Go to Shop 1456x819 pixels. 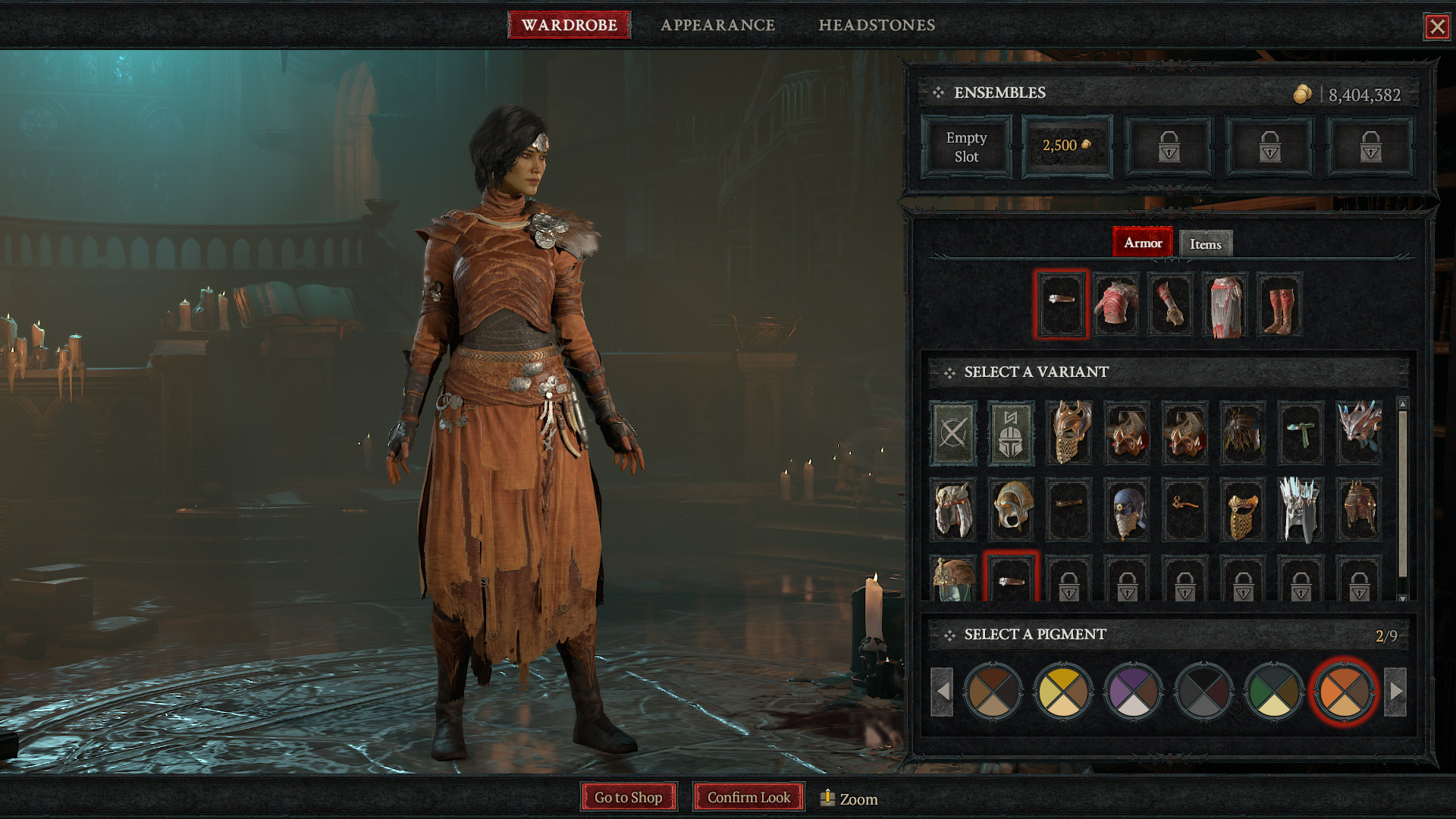628,798
